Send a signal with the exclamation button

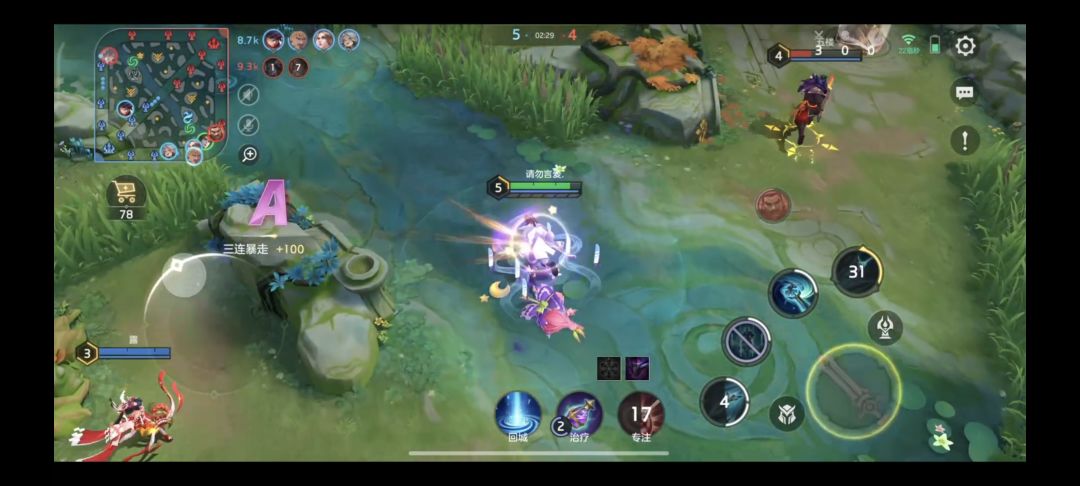[x=964, y=140]
